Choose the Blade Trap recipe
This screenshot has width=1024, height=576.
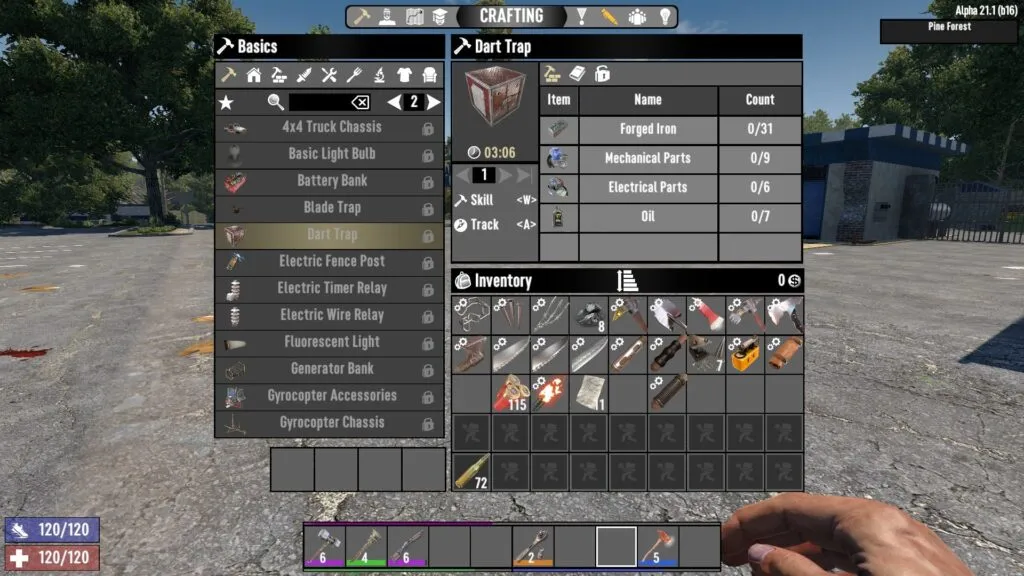pyautogui.click(x=331, y=208)
